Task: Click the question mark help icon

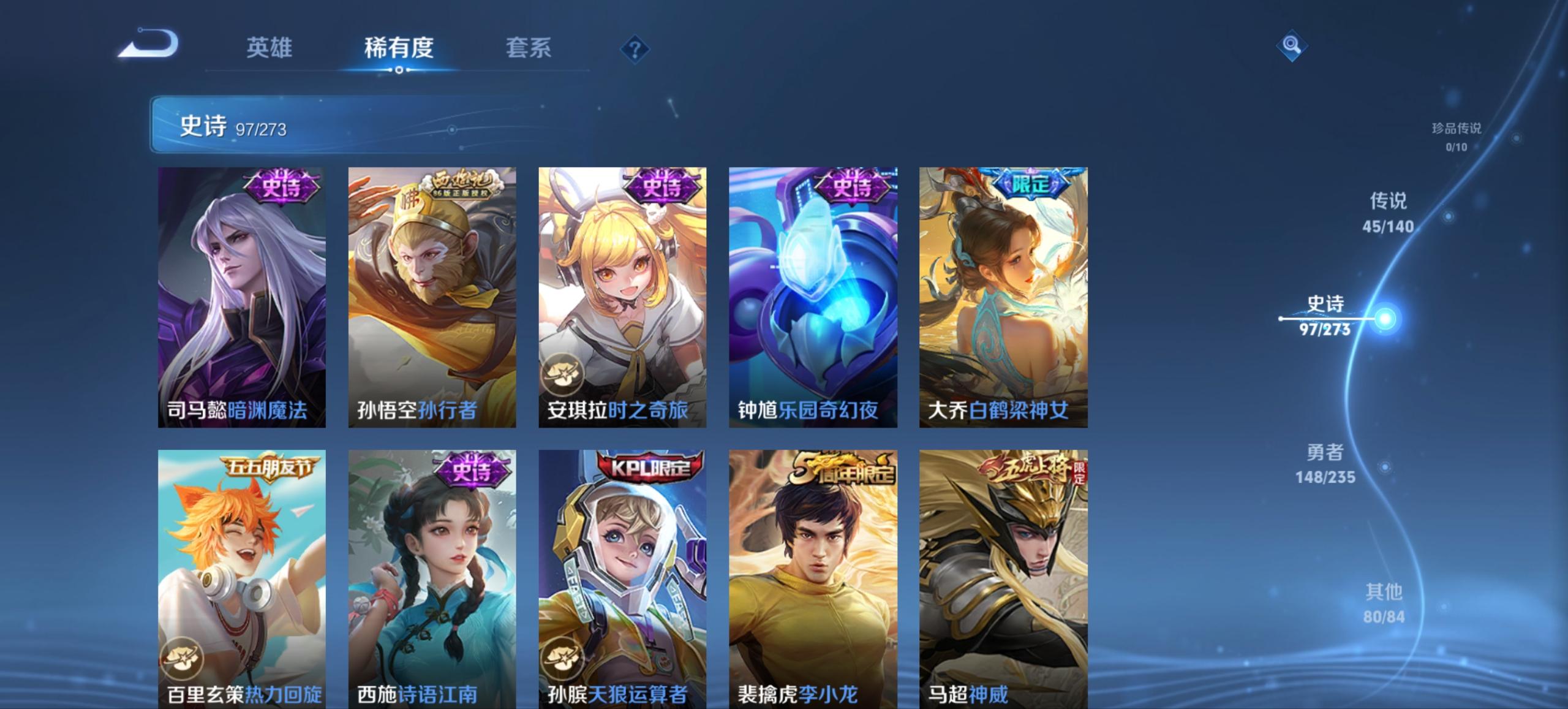Action: click(636, 48)
